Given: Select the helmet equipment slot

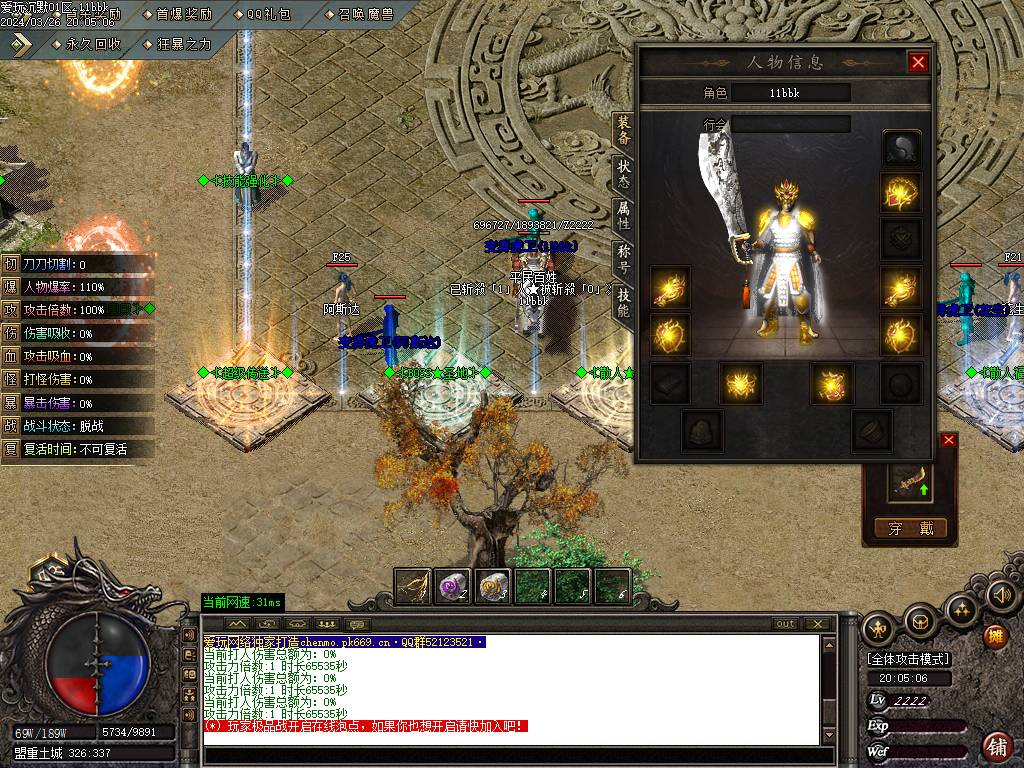Looking at the screenshot, I should click(901, 149).
